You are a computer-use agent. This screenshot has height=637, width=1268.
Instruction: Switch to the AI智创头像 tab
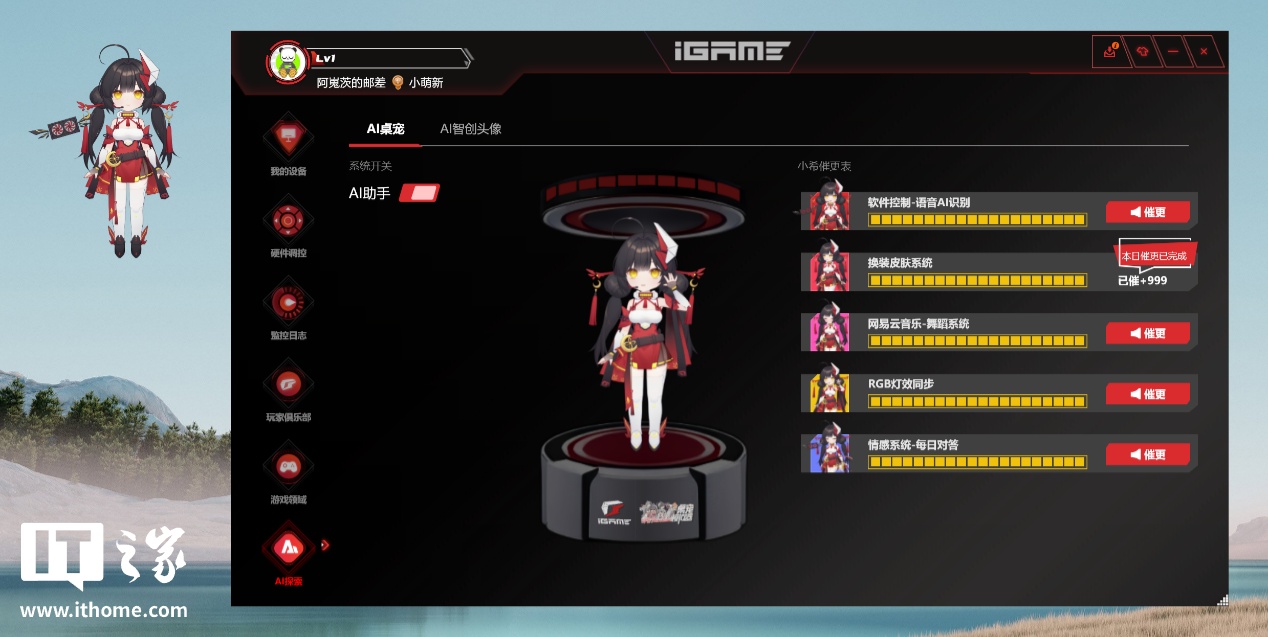(470, 129)
